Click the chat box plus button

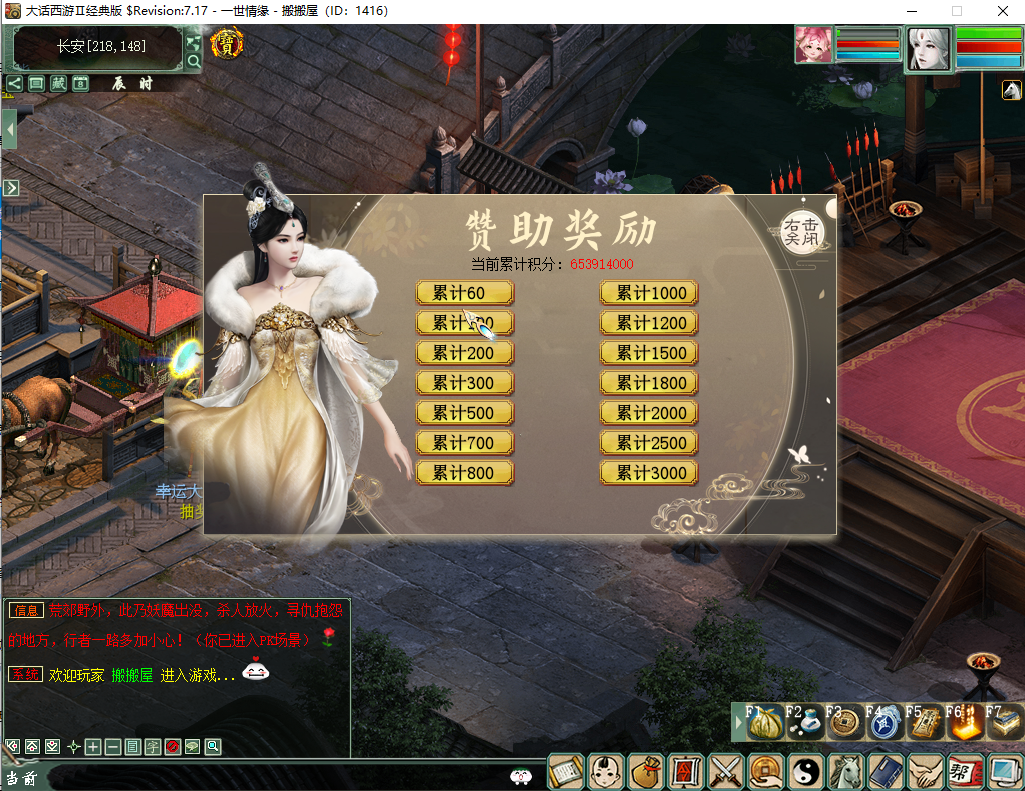click(x=93, y=747)
